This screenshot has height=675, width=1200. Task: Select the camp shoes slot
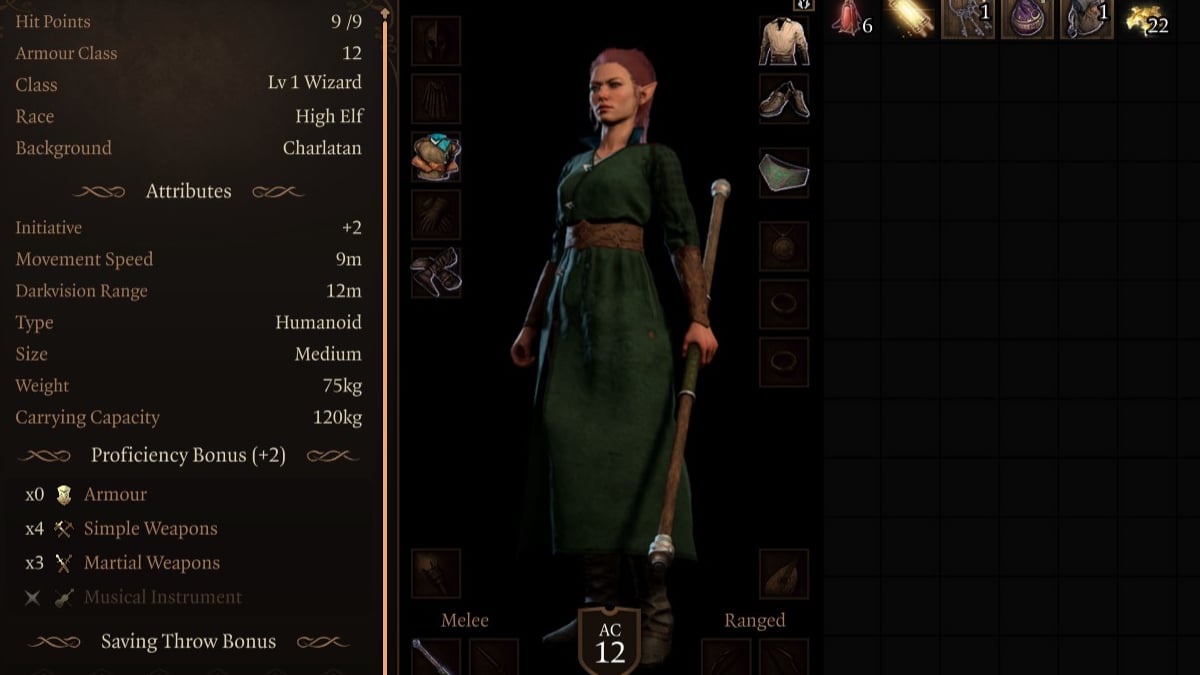coord(784,99)
